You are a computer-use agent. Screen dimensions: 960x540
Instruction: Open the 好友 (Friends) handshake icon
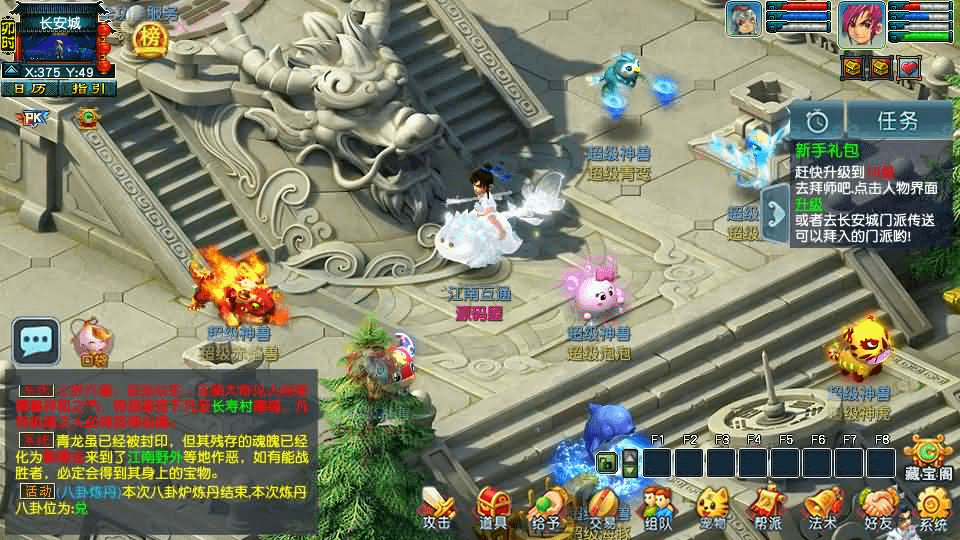coord(879,506)
